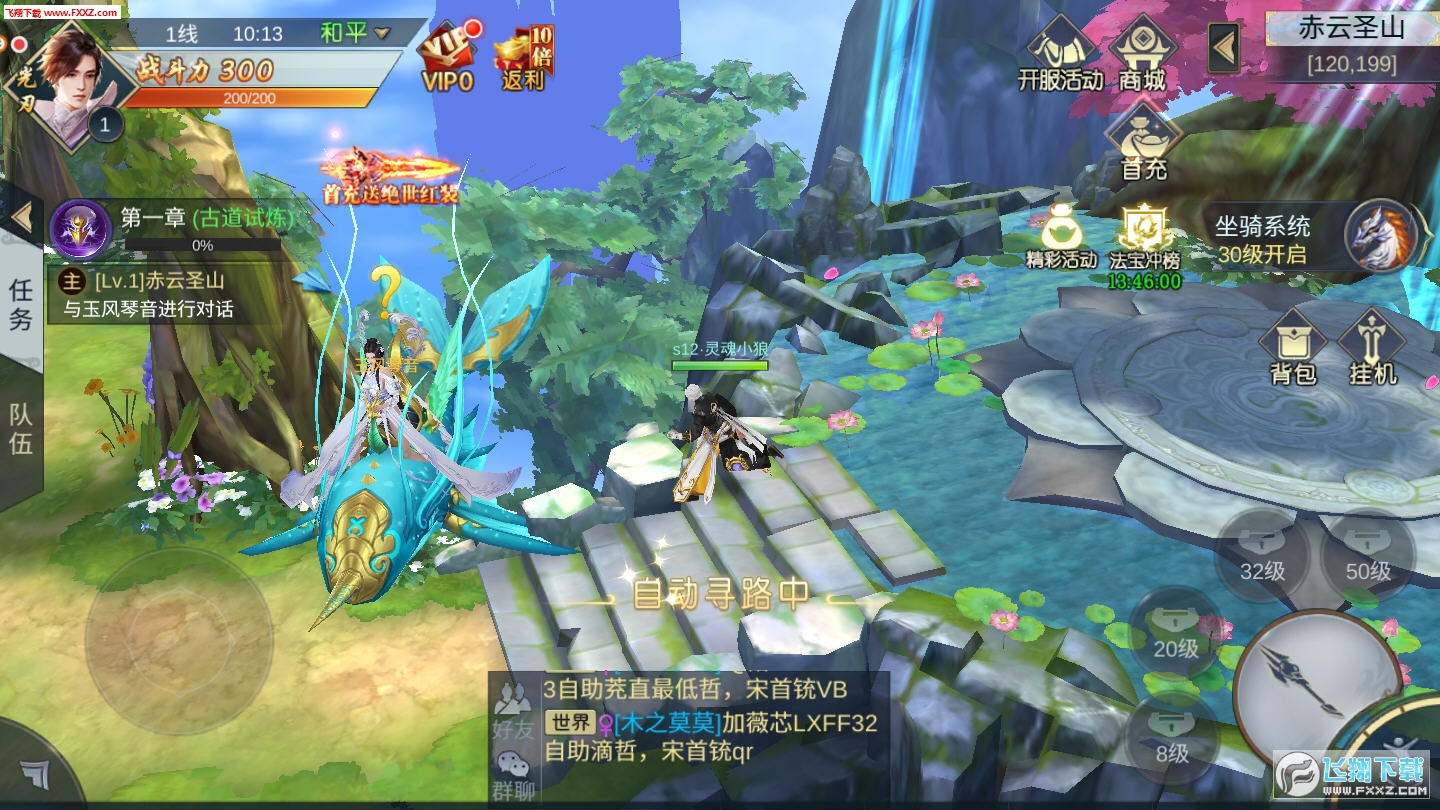The image size is (1440, 810).
Task: Open the mount system (坐骑系统) preview
Action: pos(1312,238)
